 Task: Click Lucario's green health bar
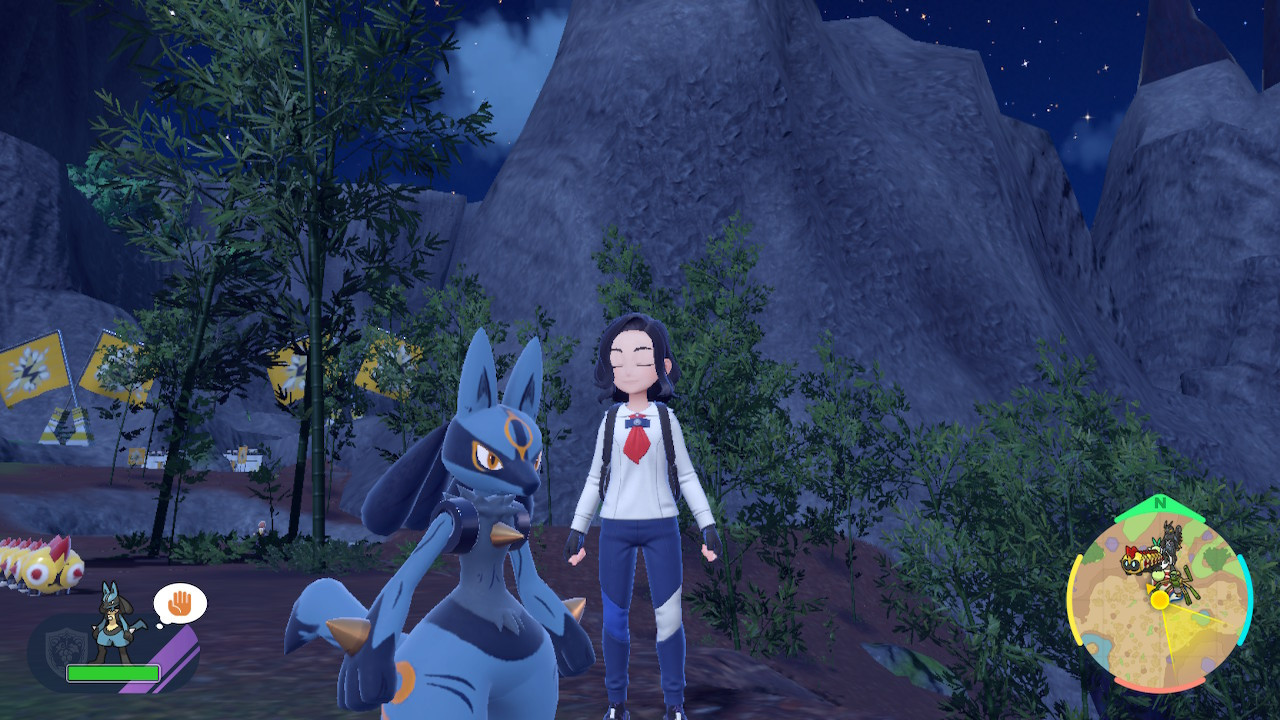112,672
